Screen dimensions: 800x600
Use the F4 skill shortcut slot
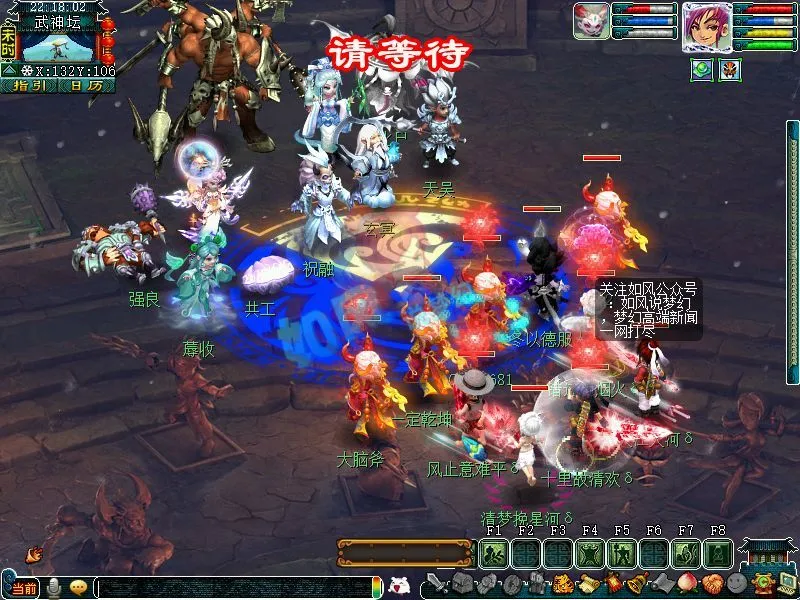[590, 553]
